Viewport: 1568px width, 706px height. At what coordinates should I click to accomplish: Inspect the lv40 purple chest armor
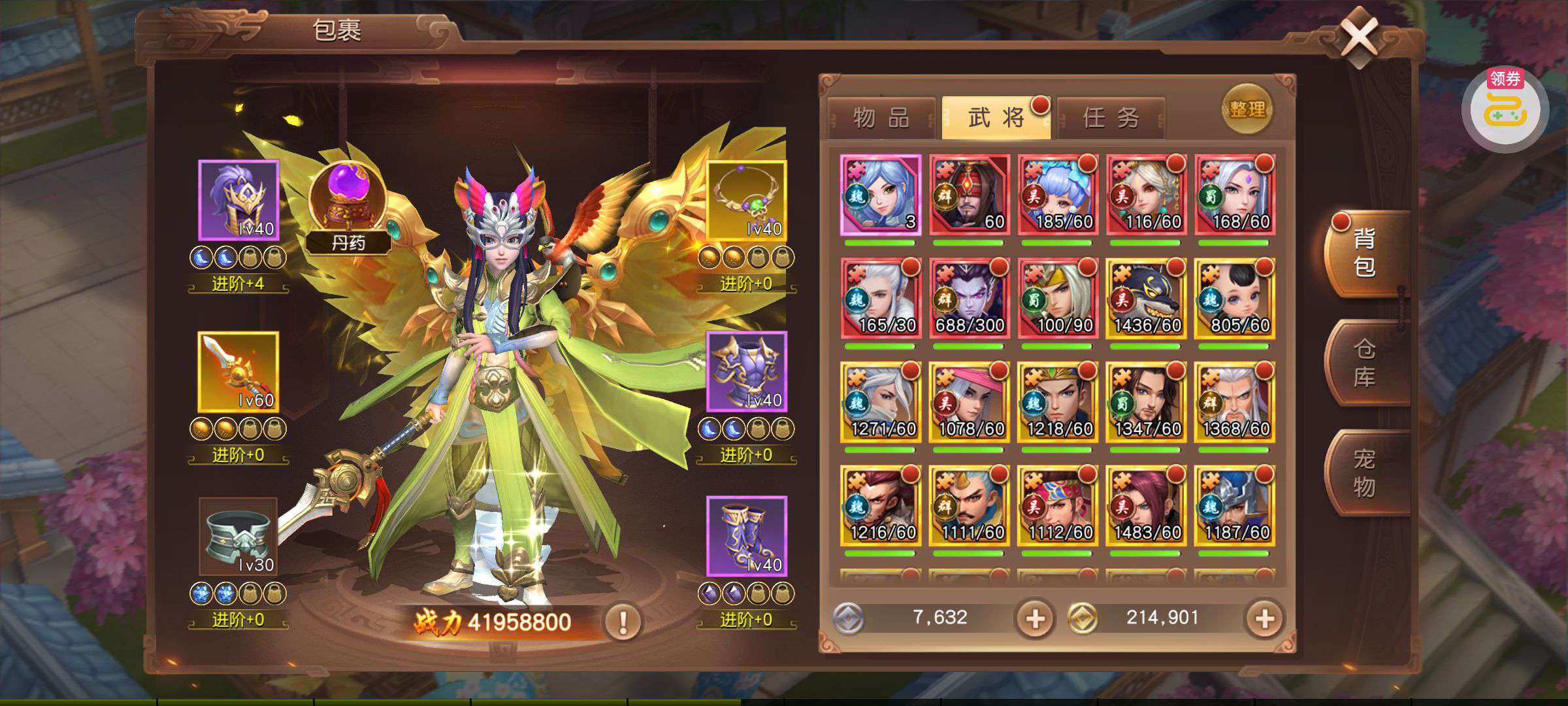tap(746, 371)
